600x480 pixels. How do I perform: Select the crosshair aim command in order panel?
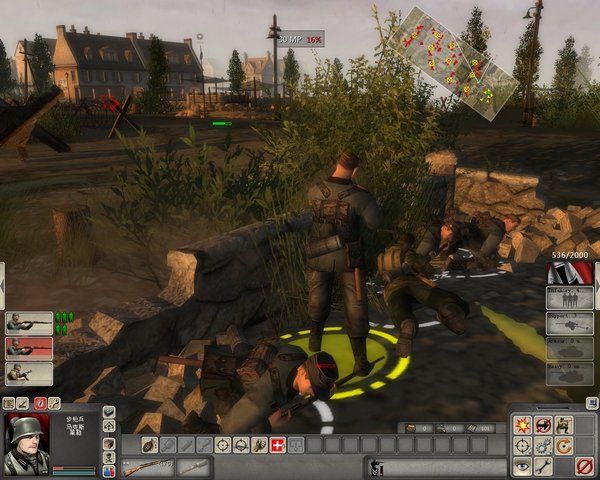click(x=522, y=444)
